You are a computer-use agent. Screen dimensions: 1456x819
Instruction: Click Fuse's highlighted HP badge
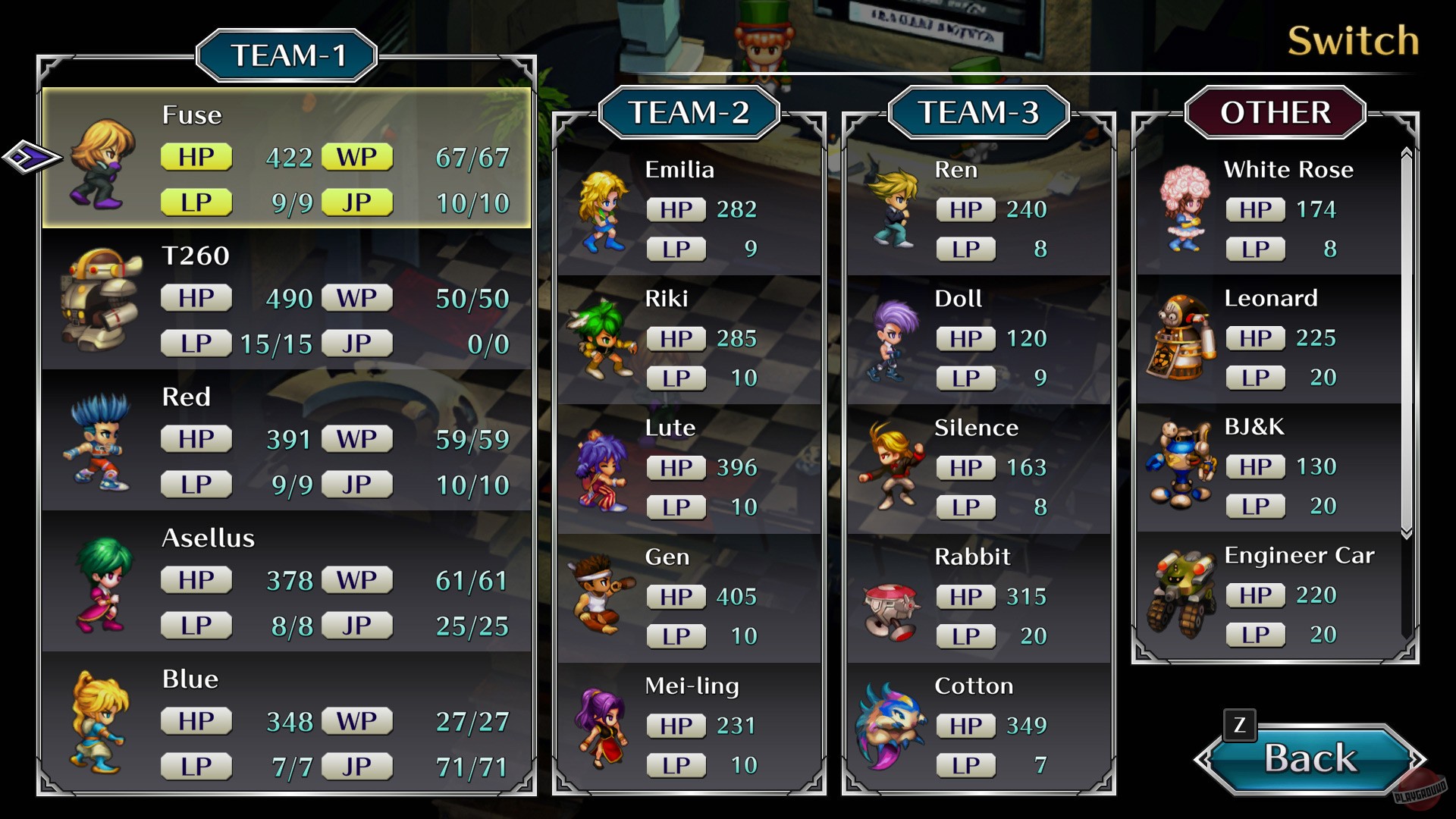point(196,157)
